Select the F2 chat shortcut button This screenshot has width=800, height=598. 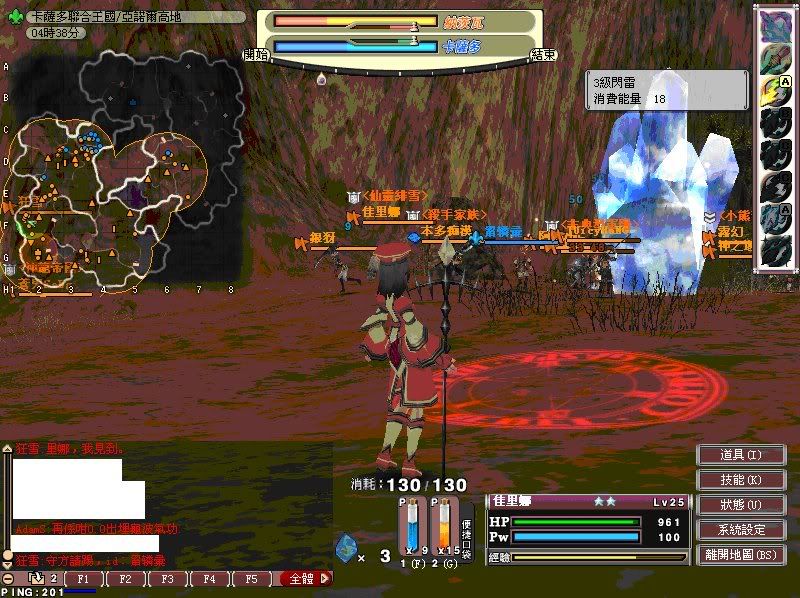(x=125, y=579)
